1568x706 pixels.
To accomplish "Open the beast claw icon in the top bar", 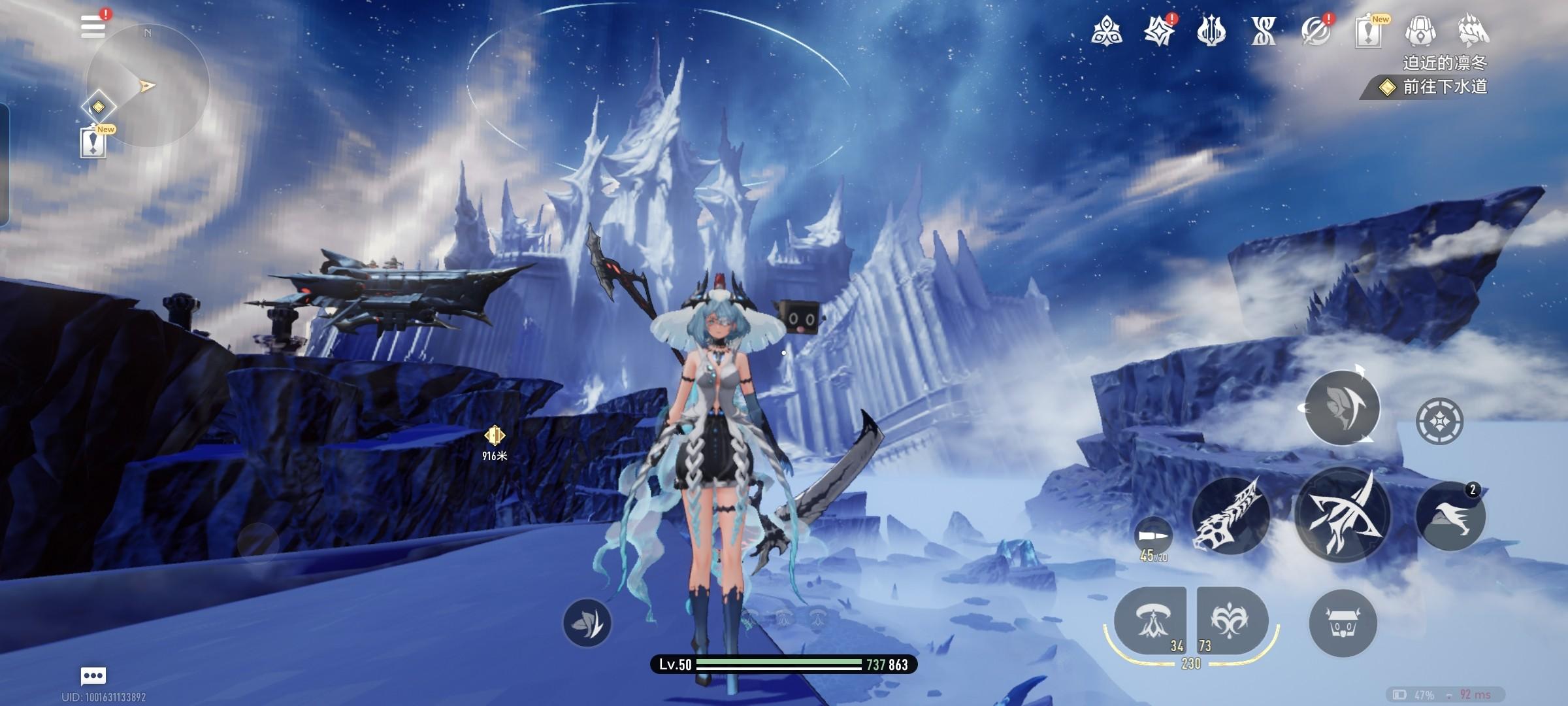I will [1473, 31].
